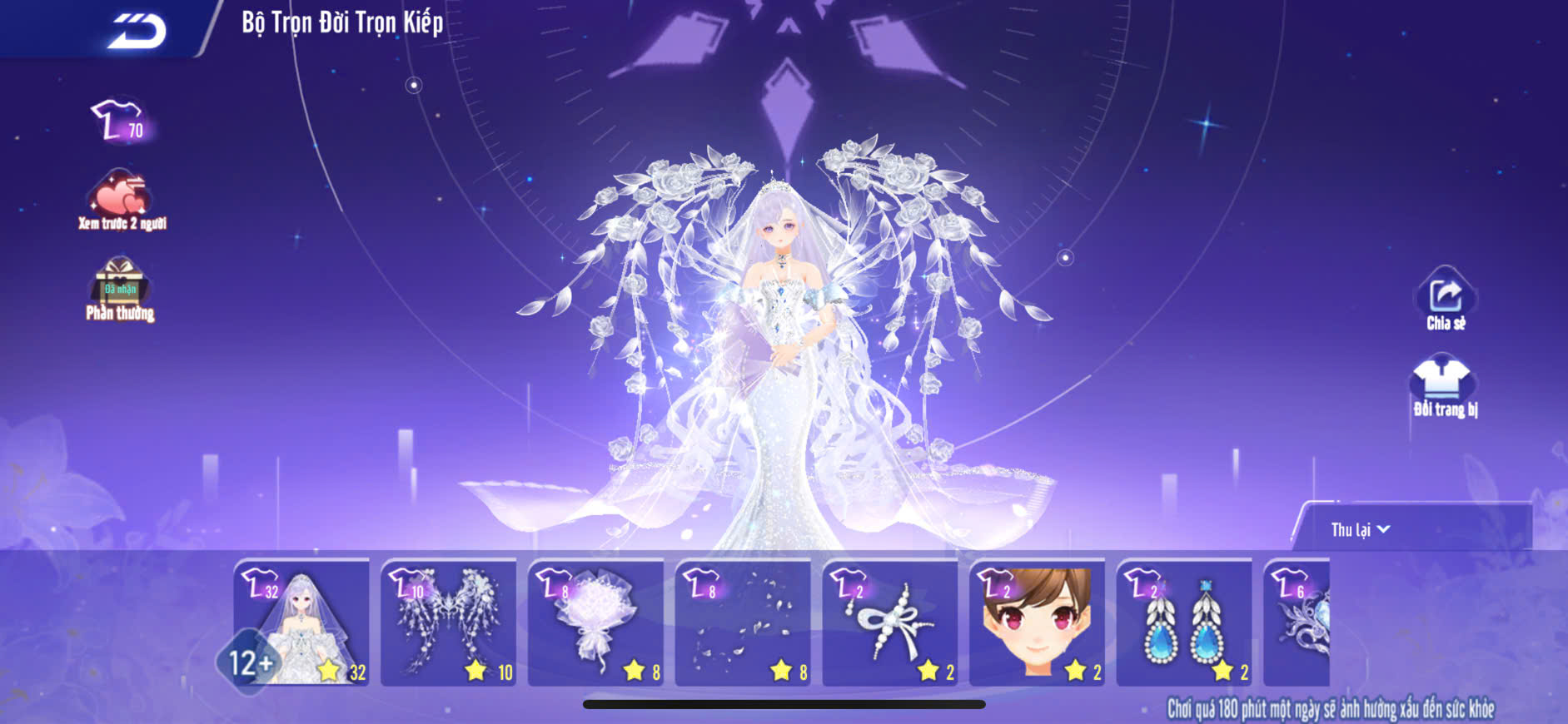Choose the white flower bouquet item
This screenshot has height=724, width=1568.
click(595, 622)
